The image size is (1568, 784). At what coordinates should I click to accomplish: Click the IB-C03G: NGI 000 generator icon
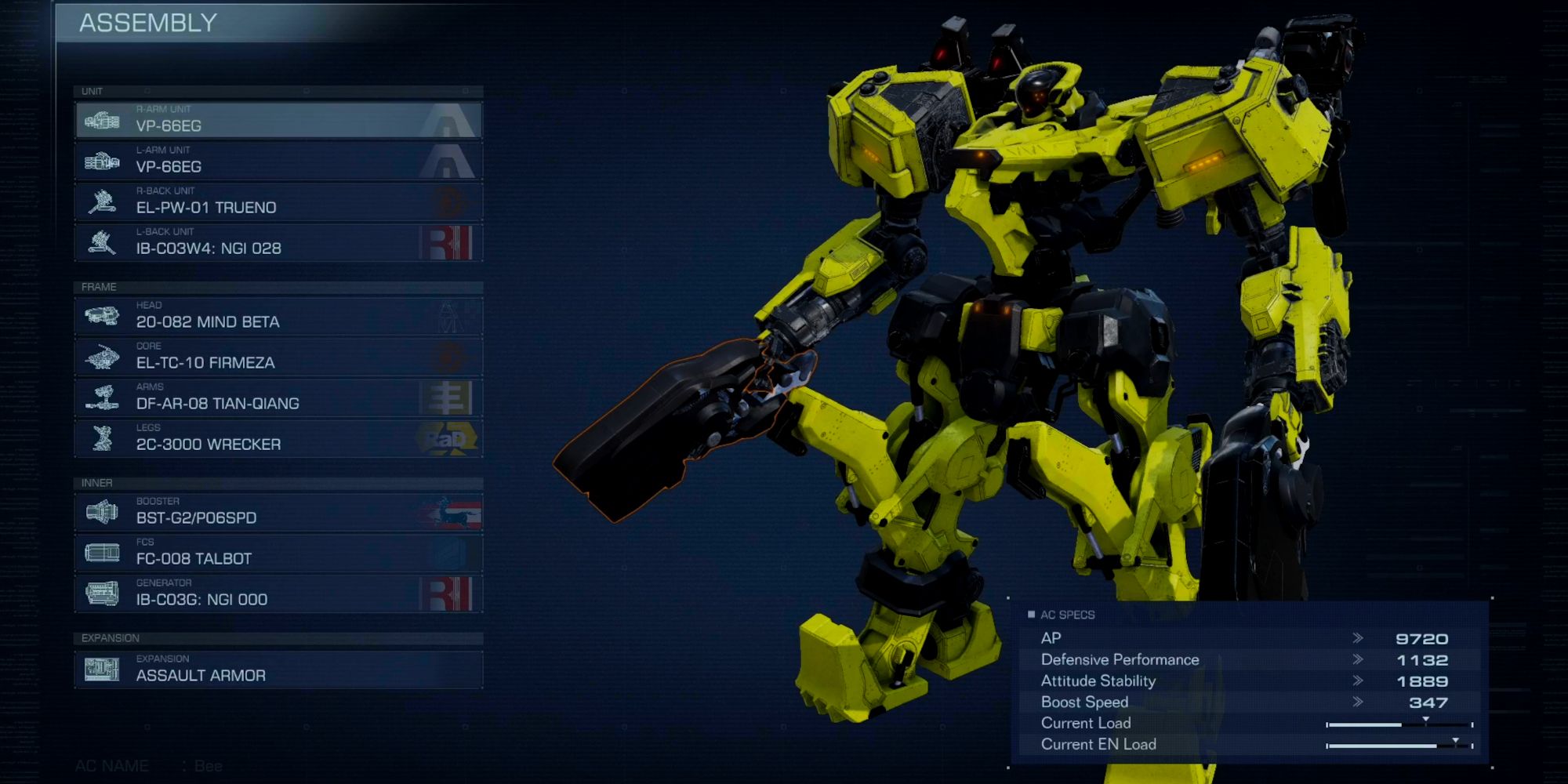(x=103, y=593)
